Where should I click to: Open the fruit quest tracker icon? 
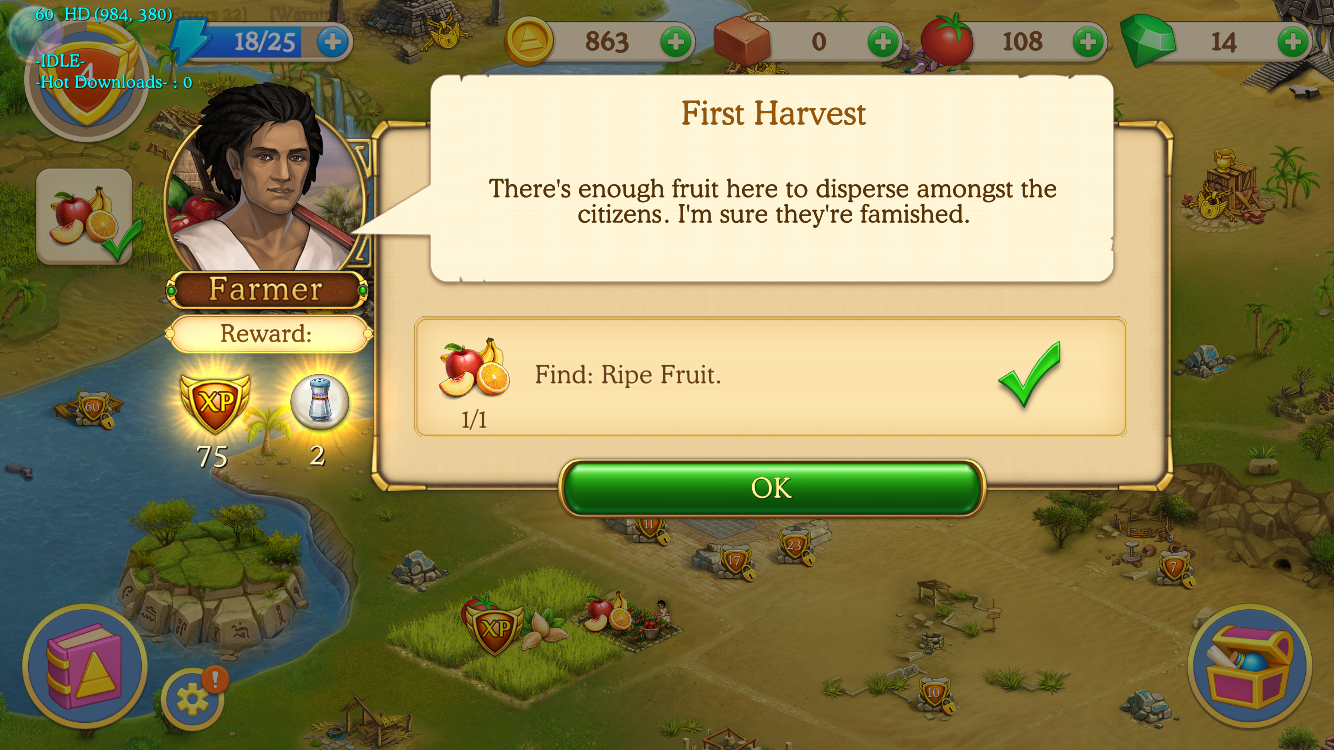click(x=85, y=217)
